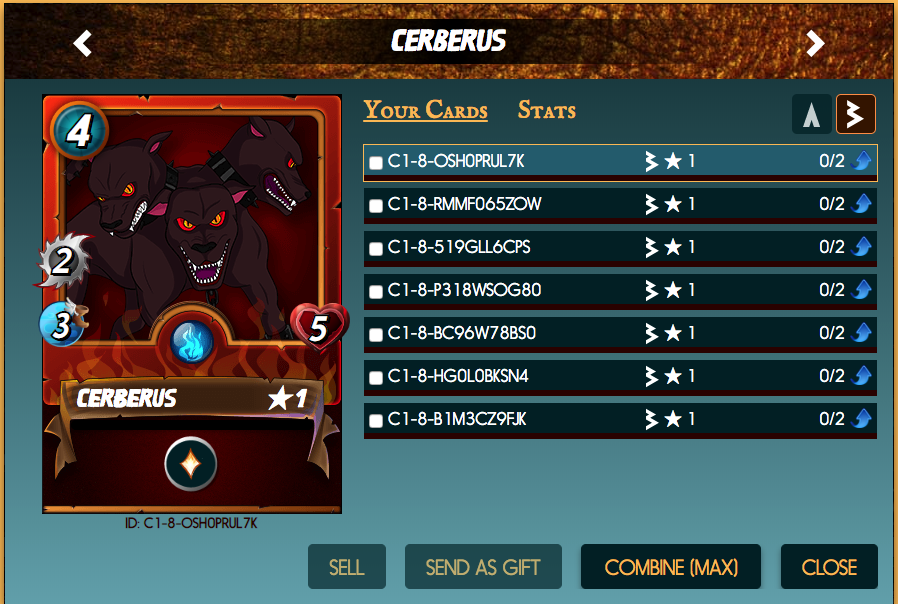Click the Cerberus card's ability icon

(x=191, y=464)
